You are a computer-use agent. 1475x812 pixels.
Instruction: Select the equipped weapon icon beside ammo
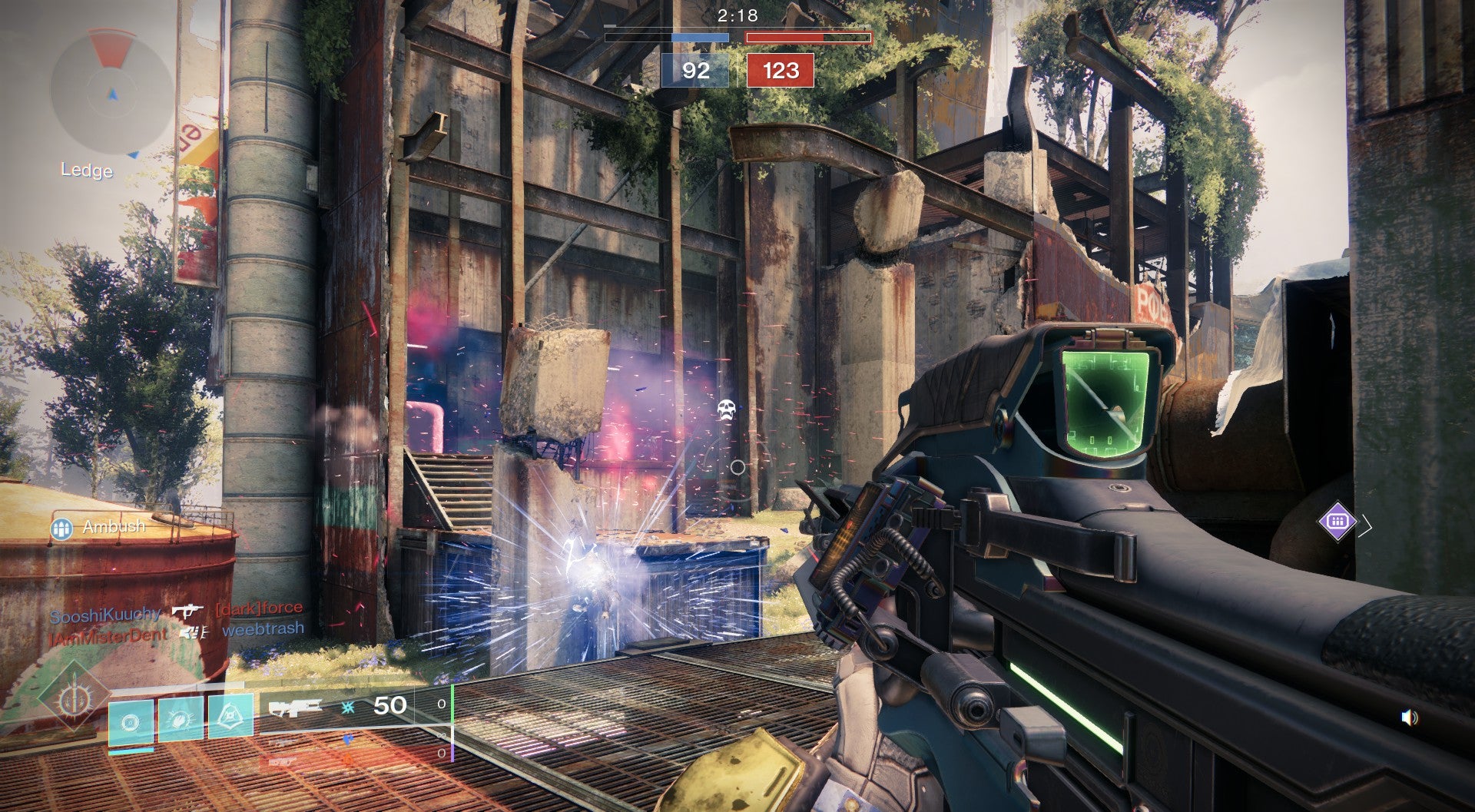coord(296,707)
